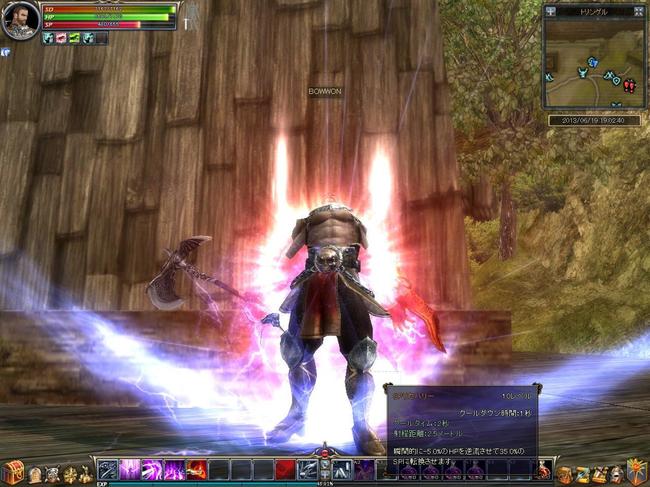Select the red exclamation marker on minimap
Viewport: 650px width, 487px height.
[x=629, y=86]
